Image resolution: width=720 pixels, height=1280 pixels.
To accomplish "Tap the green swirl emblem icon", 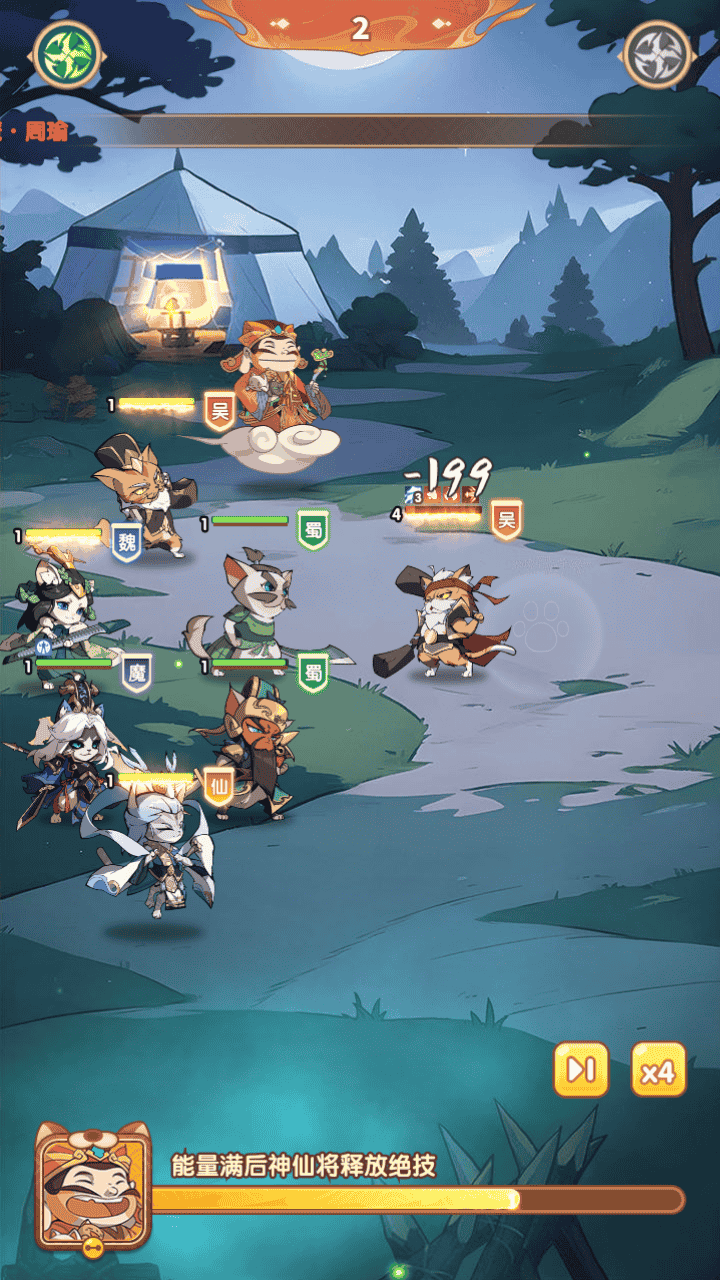I will [x=67, y=51].
